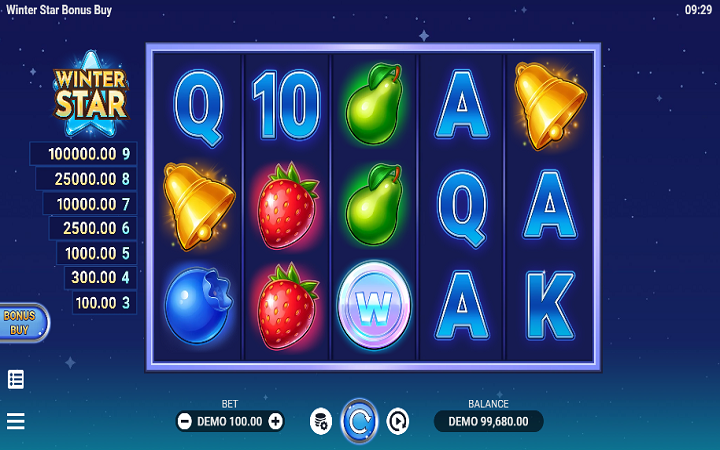
Task: Open the Bonus Buy feature
Action: 20,322
